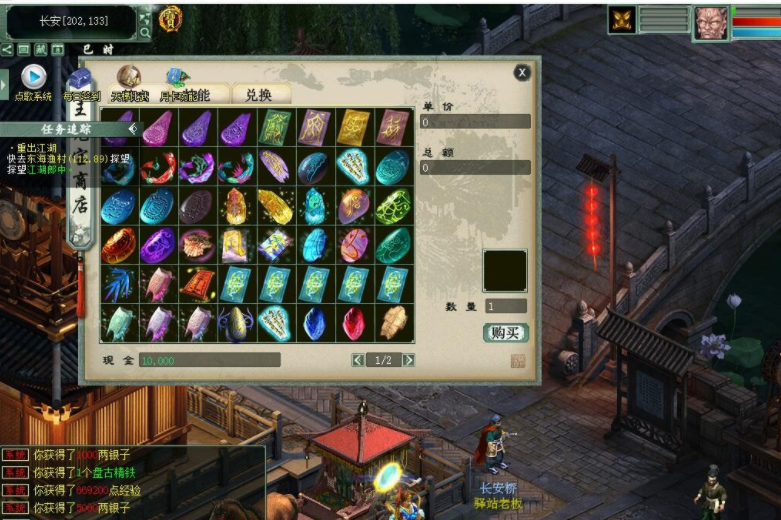Switch to the 兑换 exchange tab
Image resolution: width=781 pixels, height=520 pixels.
(x=259, y=94)
